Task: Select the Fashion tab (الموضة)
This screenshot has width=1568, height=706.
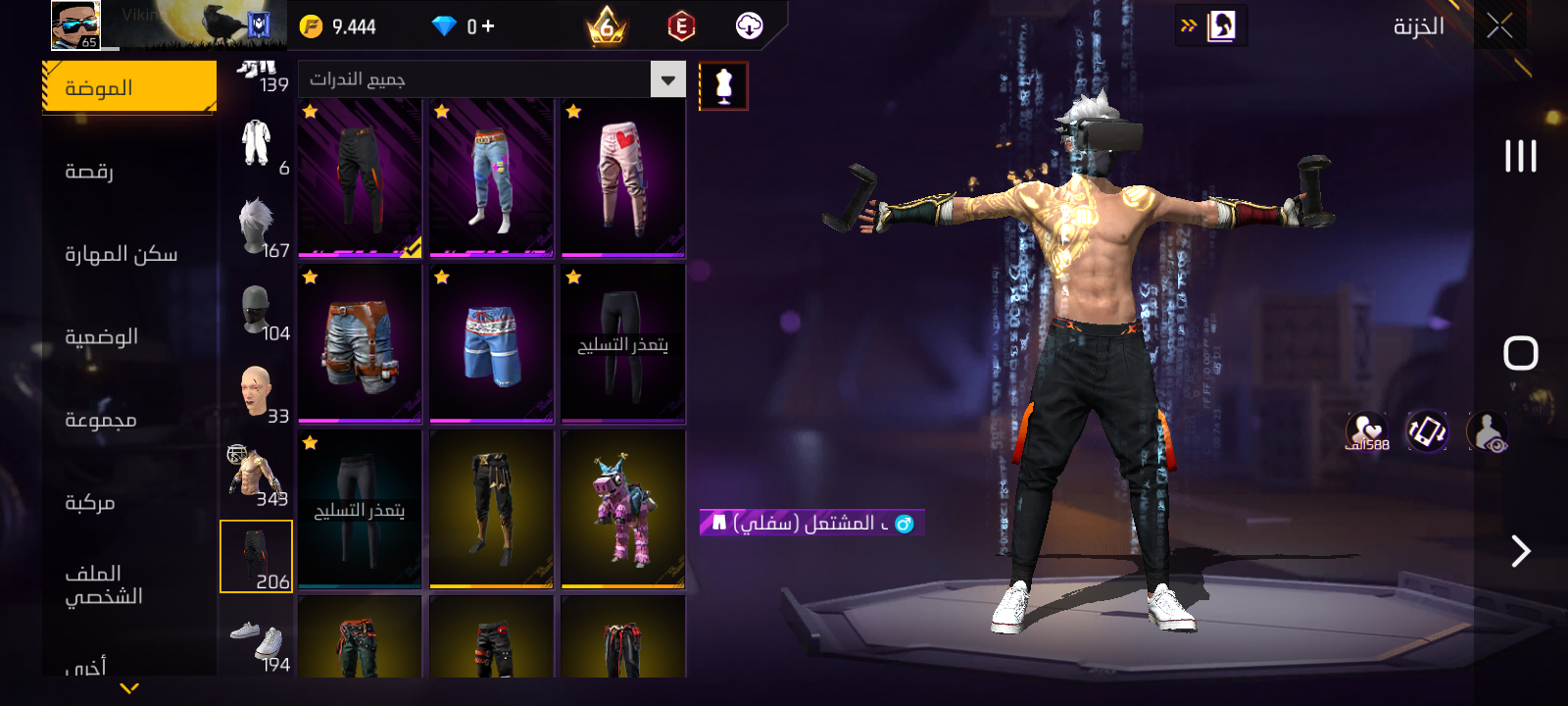Action: [129, 87]
